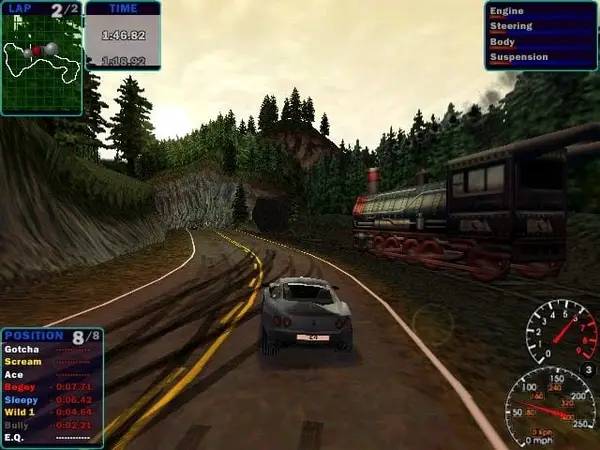This screenshot has width=600, height=450.
Task: Click the Engine damage indicator
Action: click(x=540, y=14)
